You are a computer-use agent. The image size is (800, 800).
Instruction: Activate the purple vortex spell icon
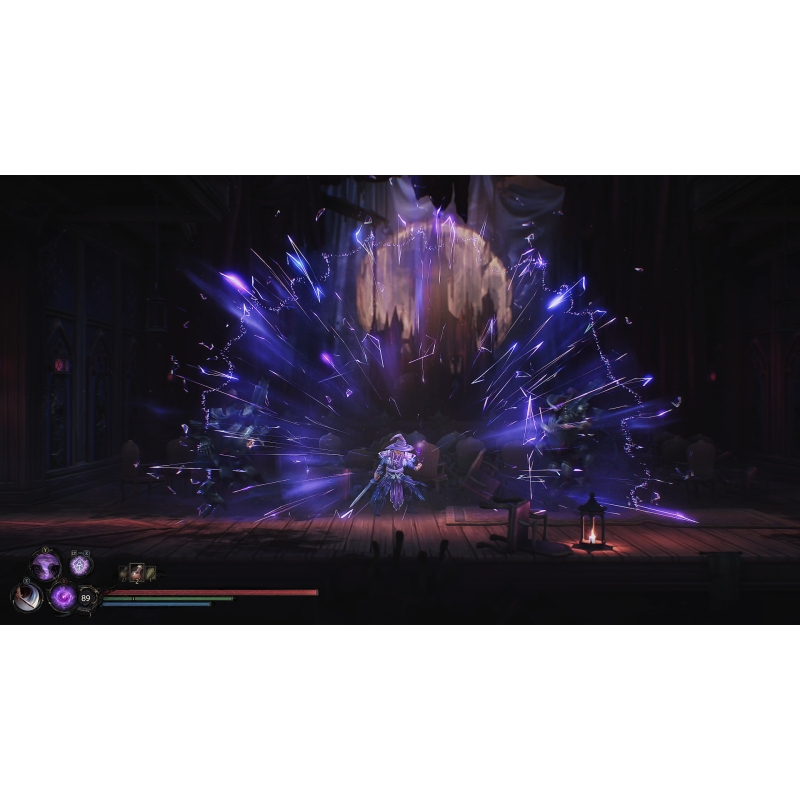(45, 566)
